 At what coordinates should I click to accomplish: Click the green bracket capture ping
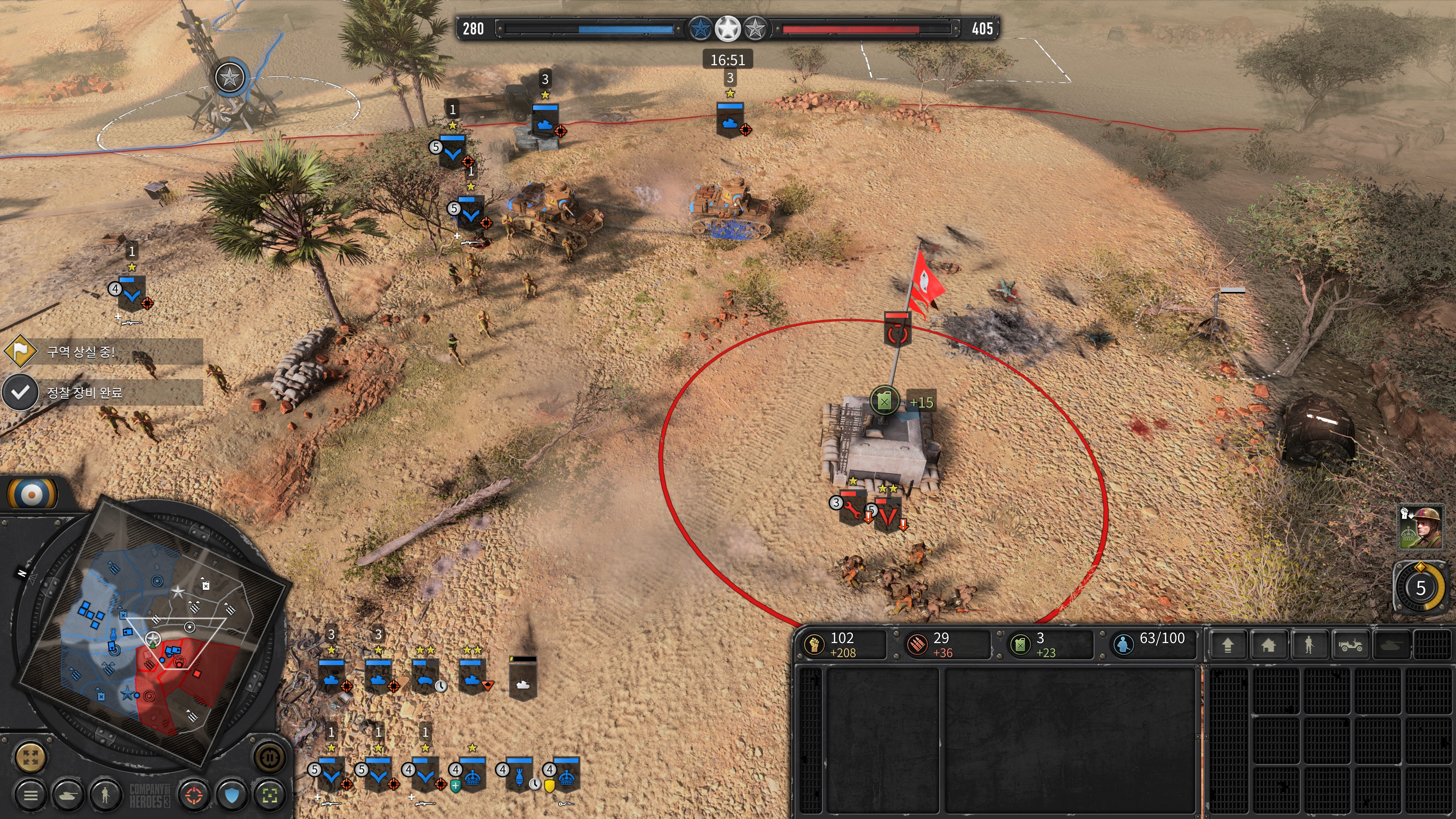[x=270, y=795]
